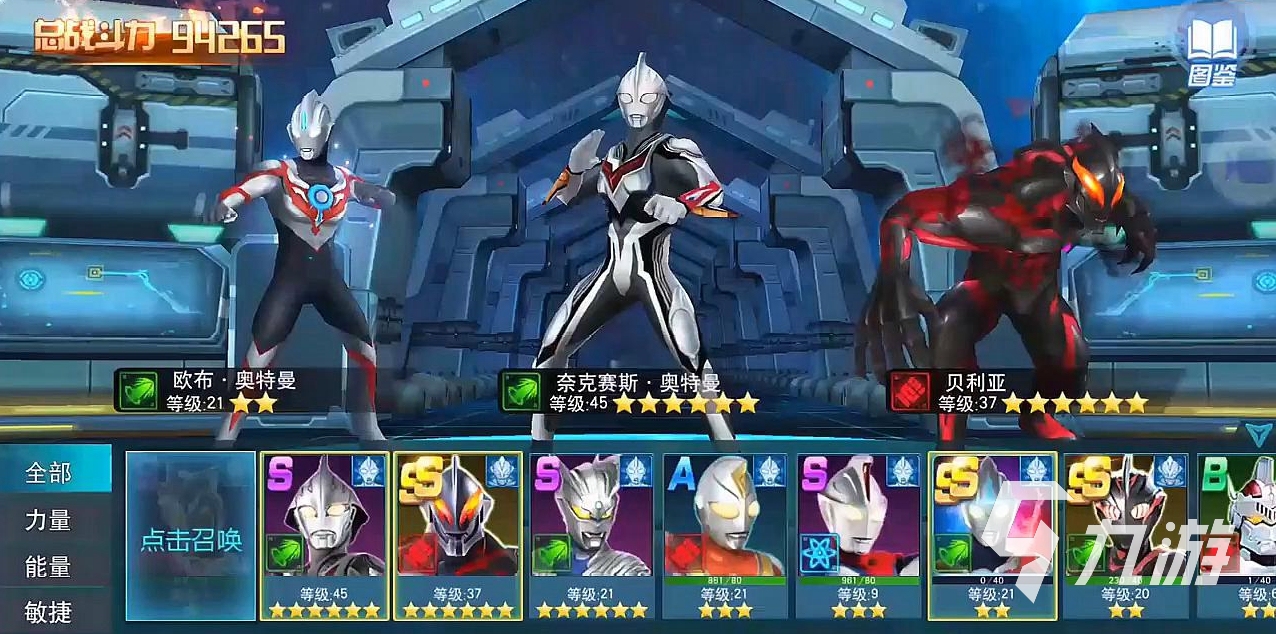1276x634 pixels.
Task: Select the SS-rank level 21 Orb card
Action: tap(991, 534)
